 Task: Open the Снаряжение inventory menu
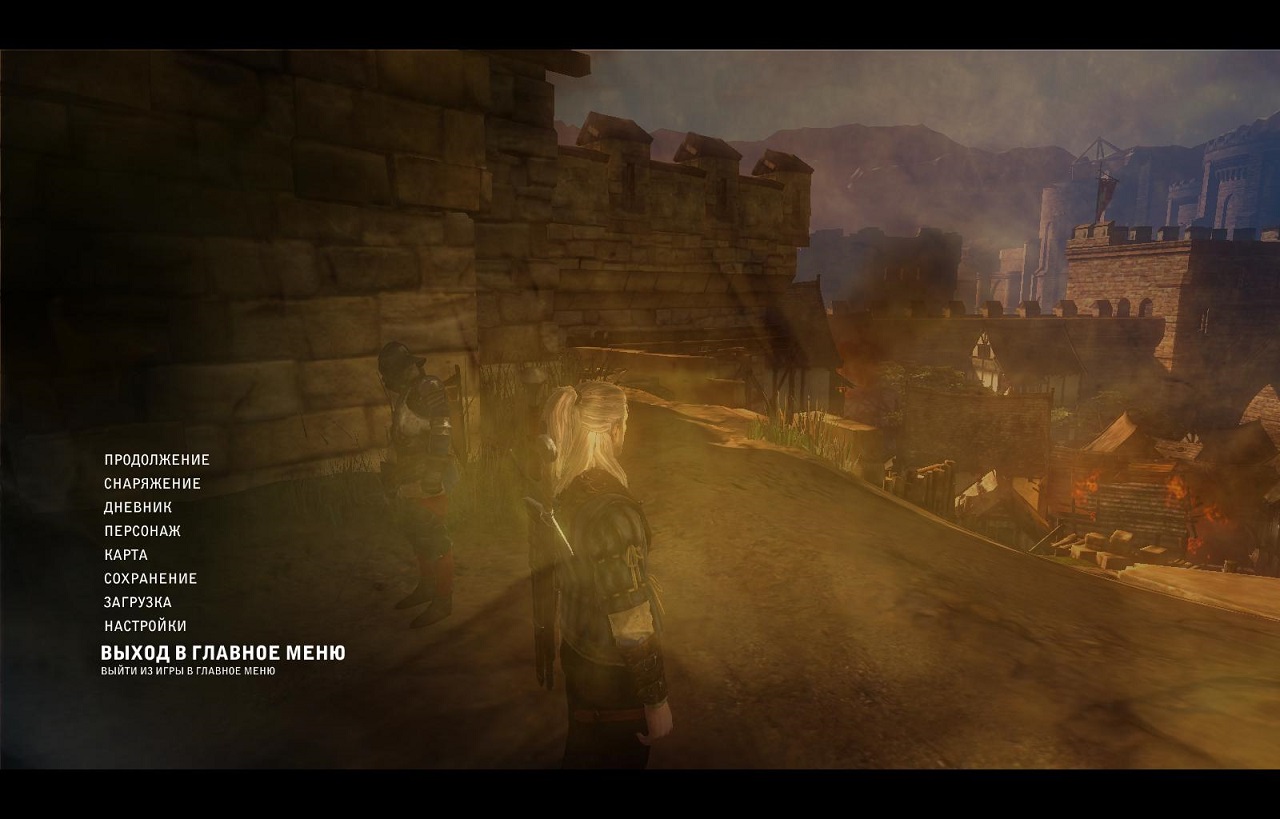tap(152, 484)
